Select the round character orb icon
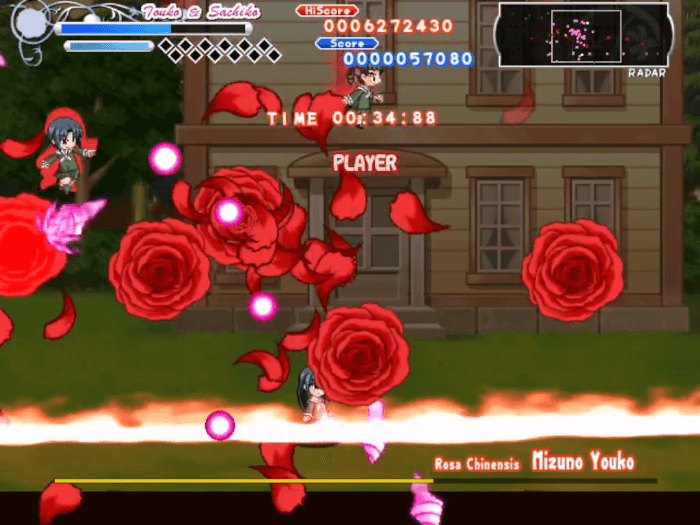The image size is (700, 525). coord(31,21)
